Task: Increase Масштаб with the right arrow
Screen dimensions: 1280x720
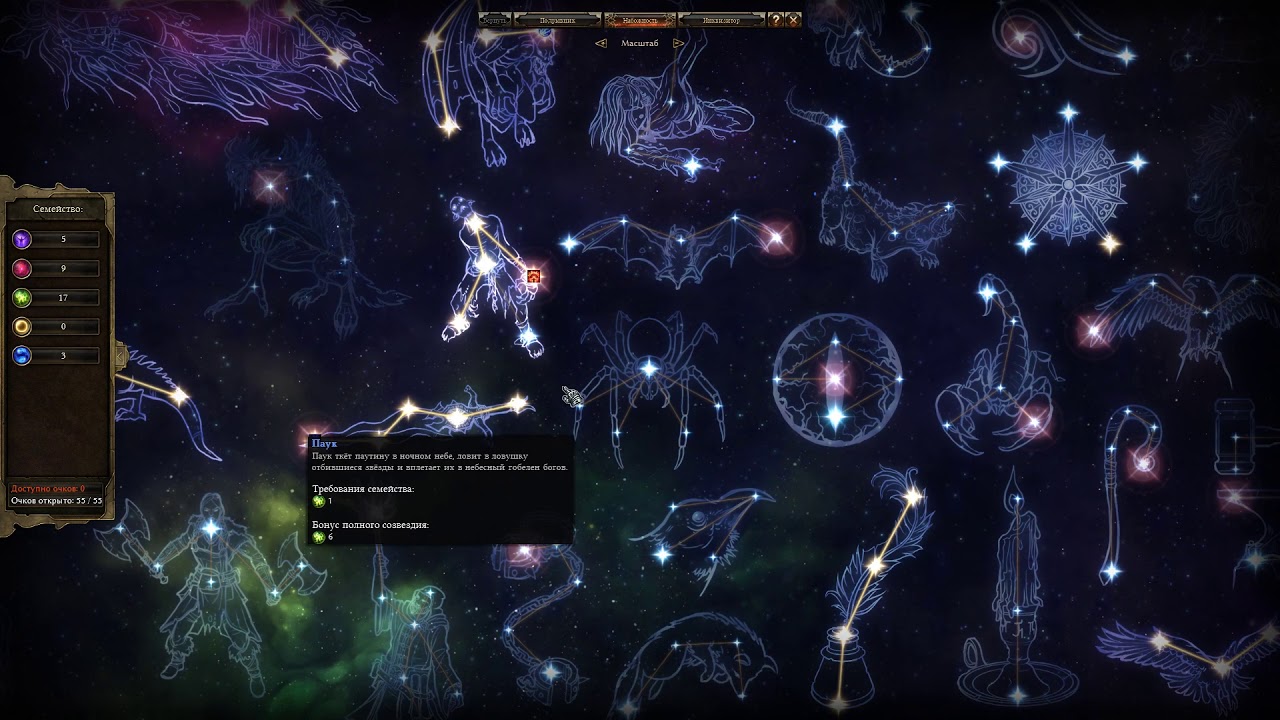Action: click(677, 43)
